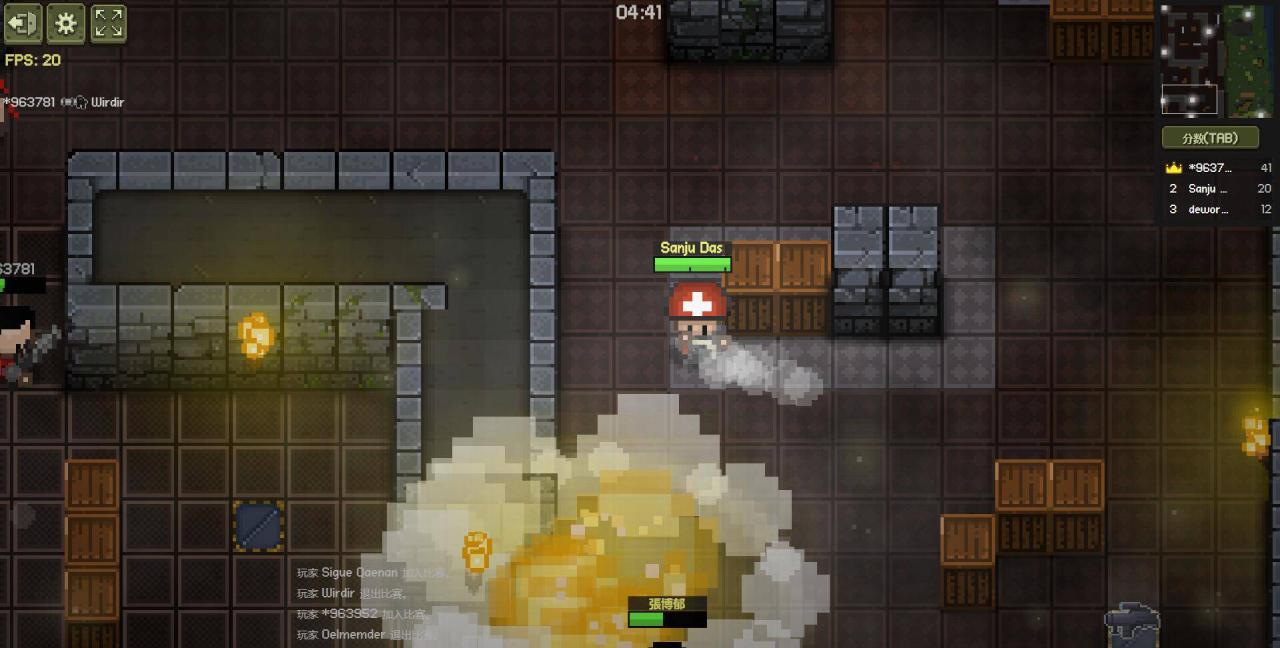
Task: Select the top-ranked player row with crown
Action: 1217,168
